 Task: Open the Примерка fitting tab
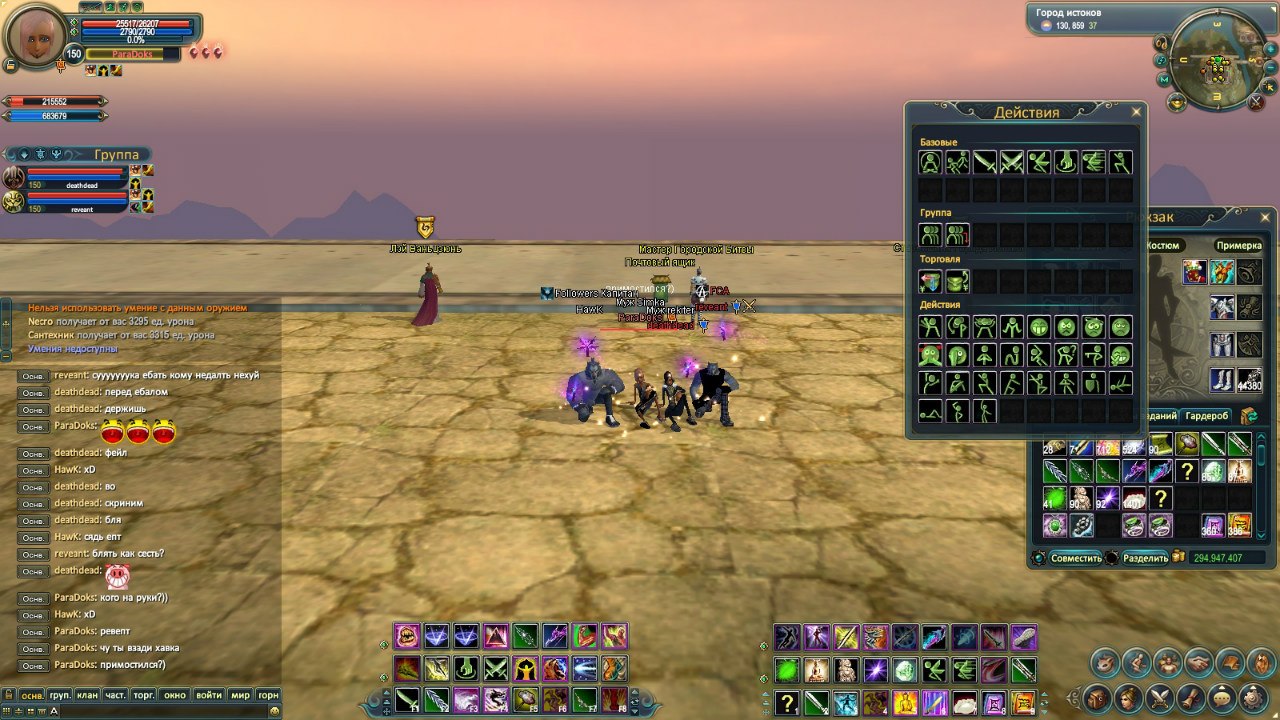pyautogui.click(x=1238, y=245)
